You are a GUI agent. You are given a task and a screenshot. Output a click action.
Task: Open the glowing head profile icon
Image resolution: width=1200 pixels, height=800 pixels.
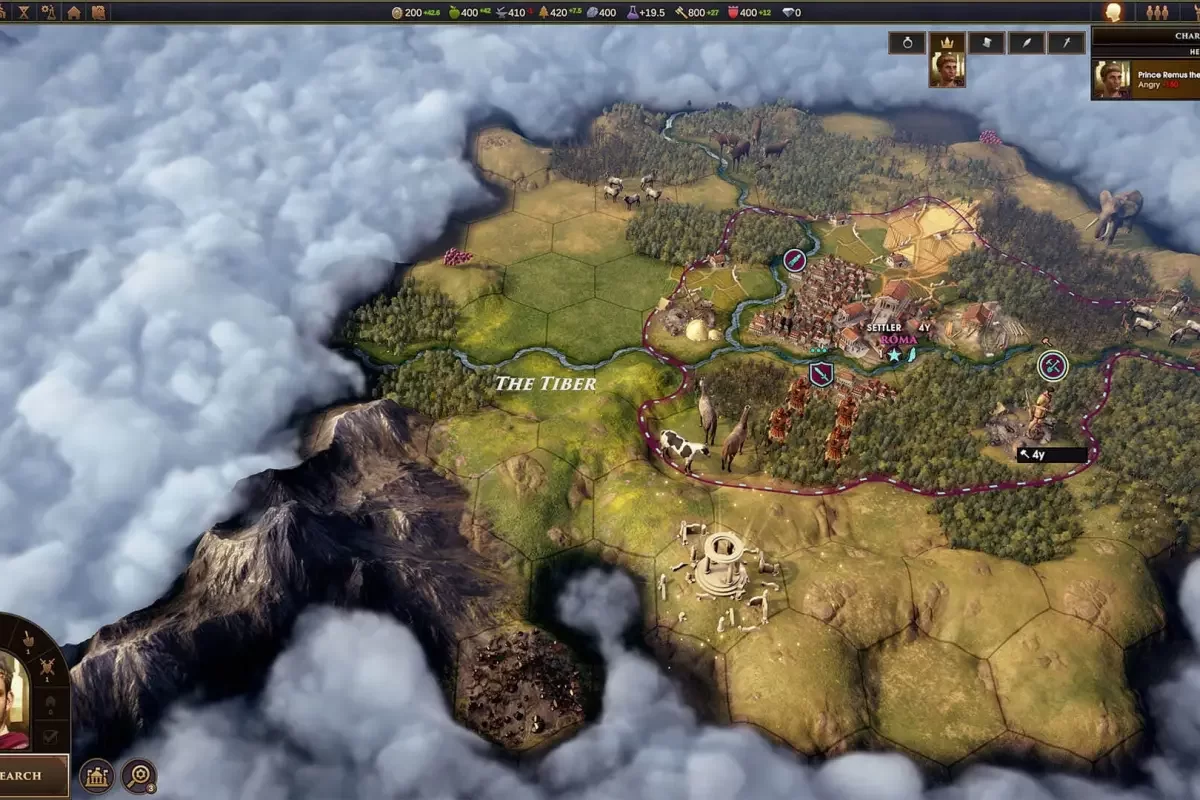[x=1112, y=12]
